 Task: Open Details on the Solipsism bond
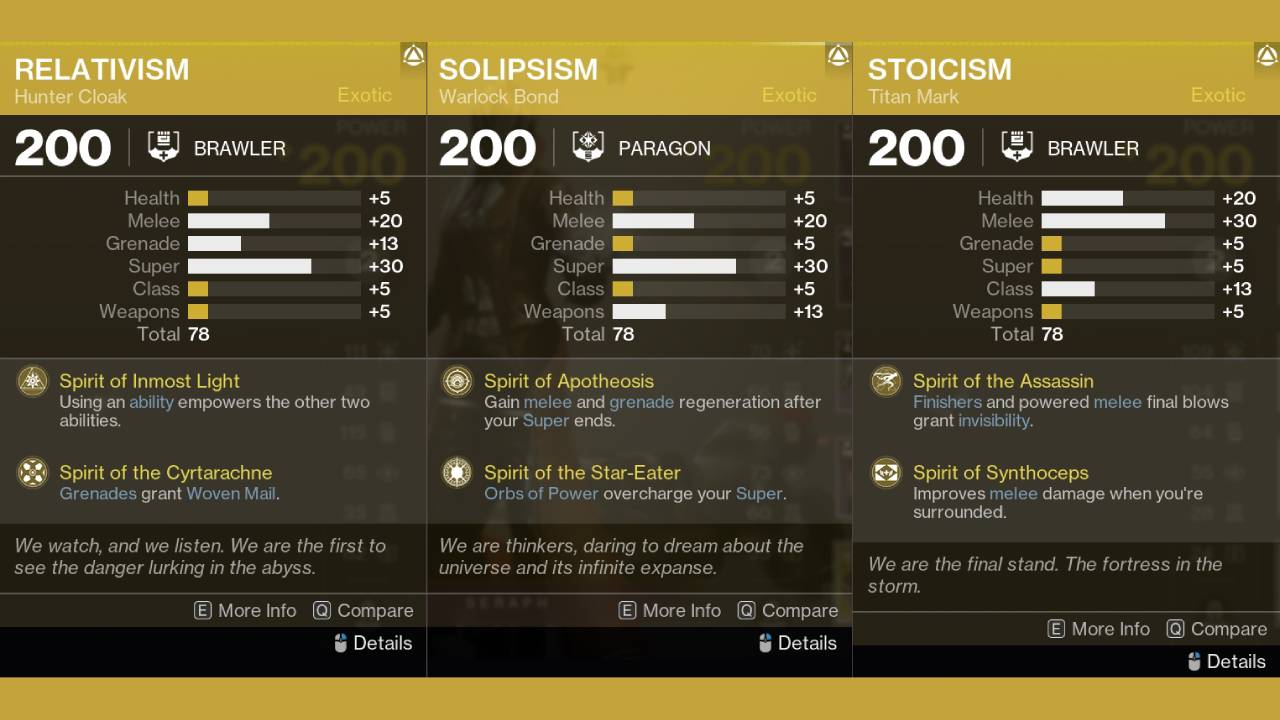tap(797, 643)
